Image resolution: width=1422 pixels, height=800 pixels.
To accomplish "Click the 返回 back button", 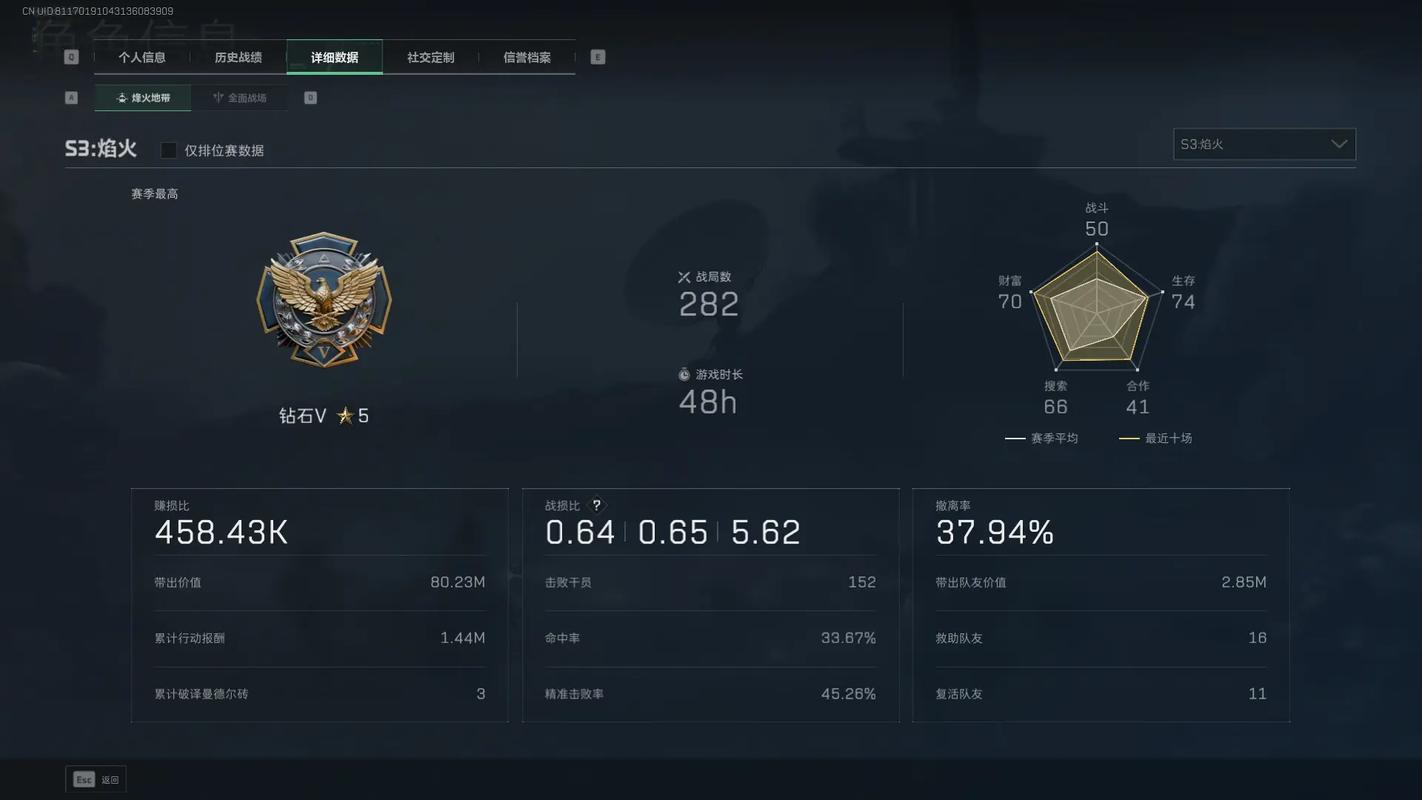I will point(96,780).
